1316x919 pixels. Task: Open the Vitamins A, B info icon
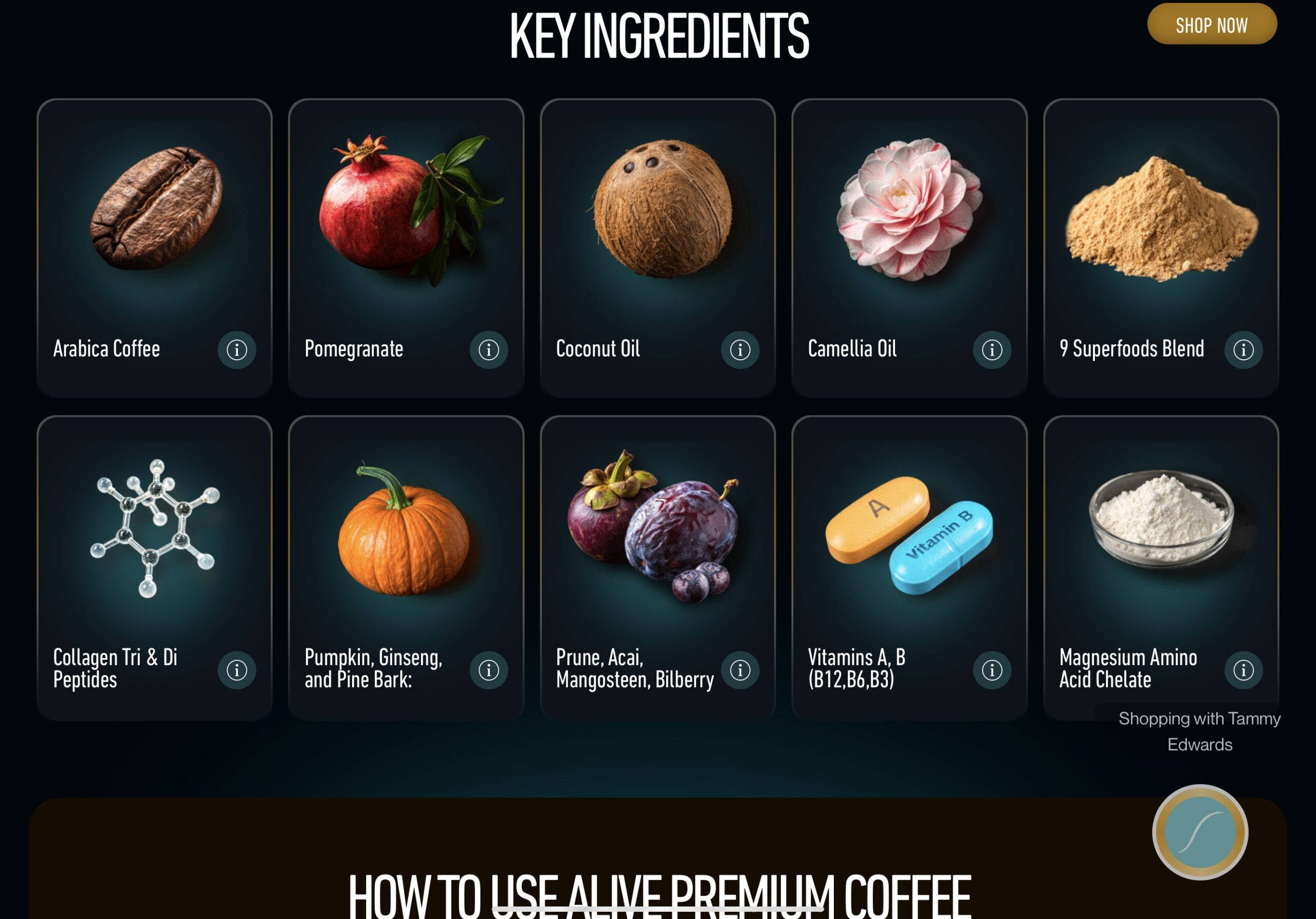(x=992, y=669)
